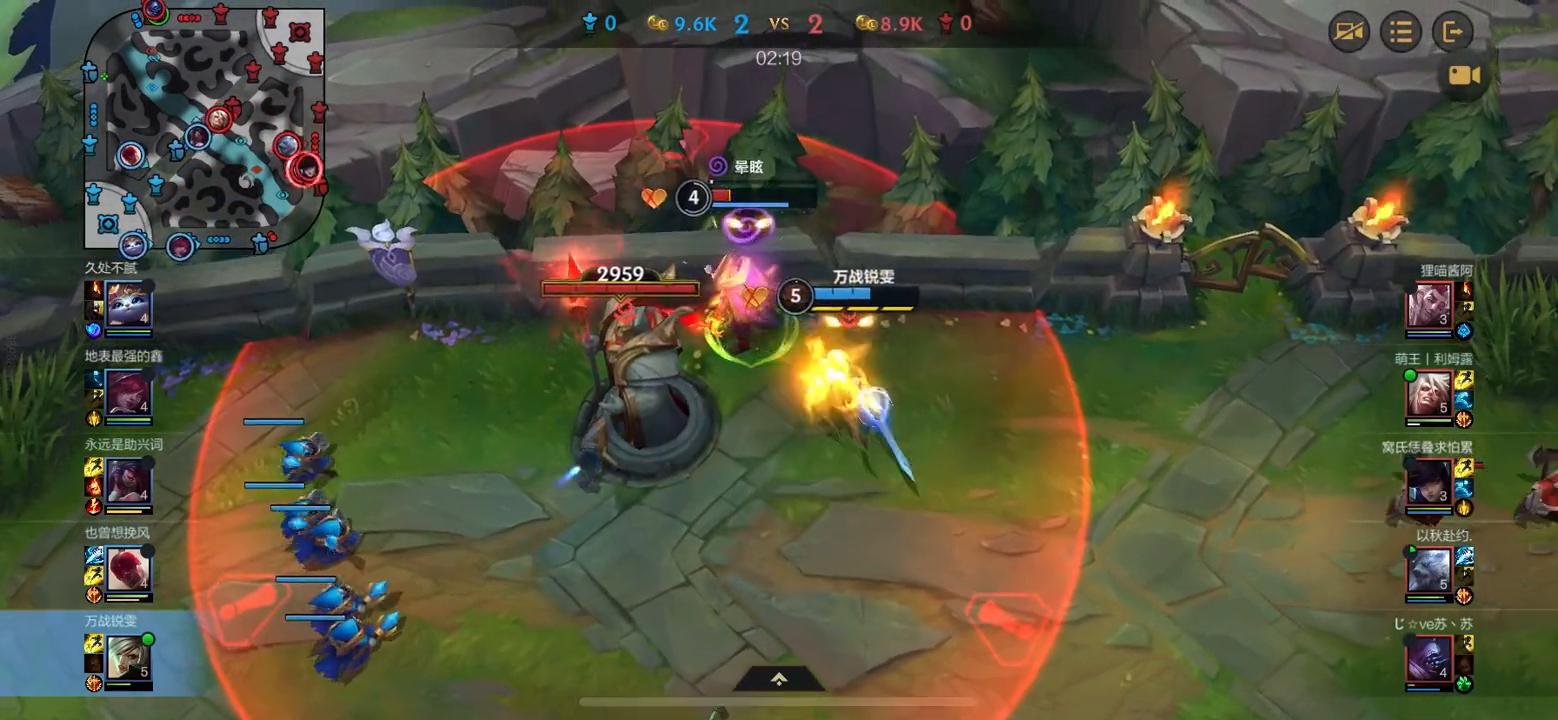Expand the bottom panel with the up arrow

779,679
